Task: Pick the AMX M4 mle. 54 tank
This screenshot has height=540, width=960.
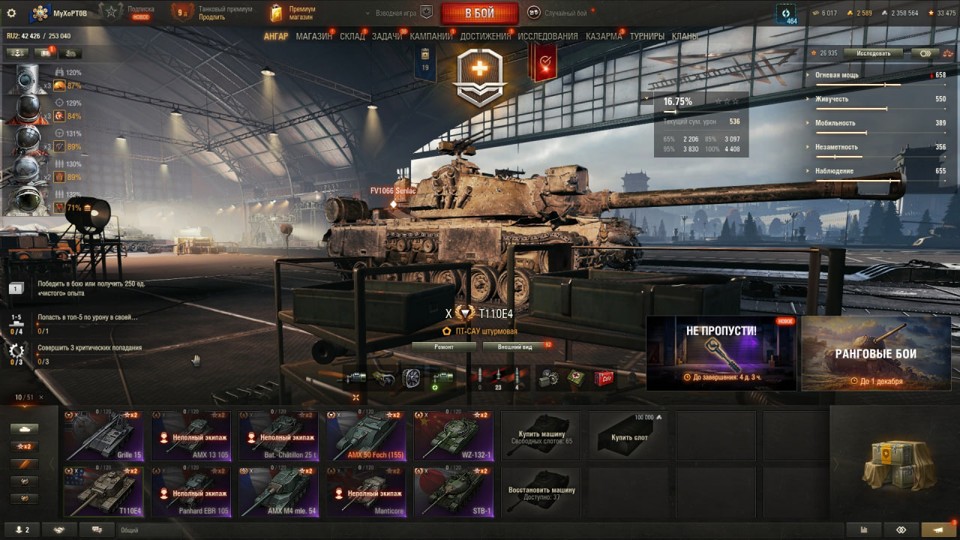Action: (278, 490)
